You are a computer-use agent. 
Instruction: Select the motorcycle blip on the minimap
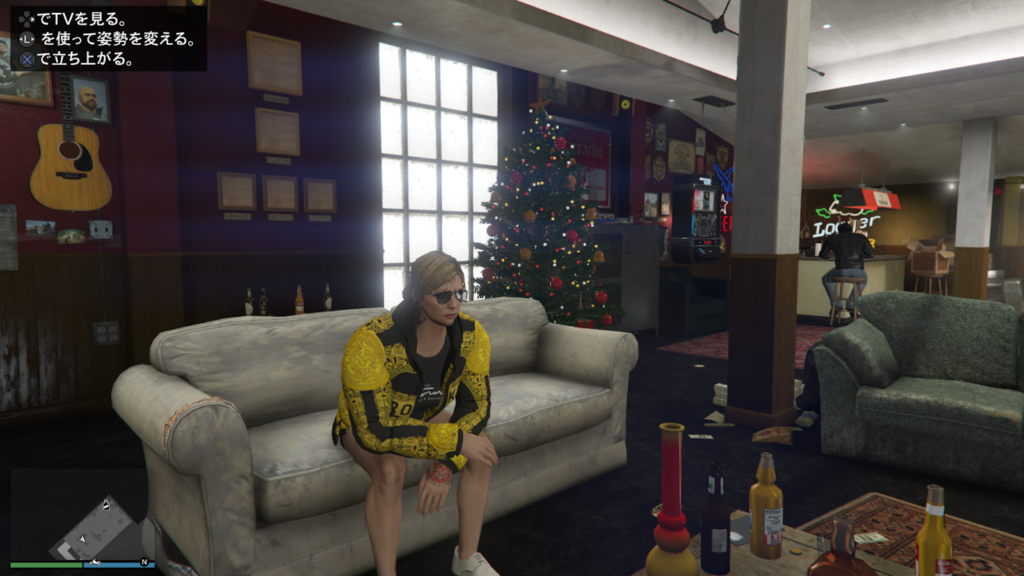point(95,562)
